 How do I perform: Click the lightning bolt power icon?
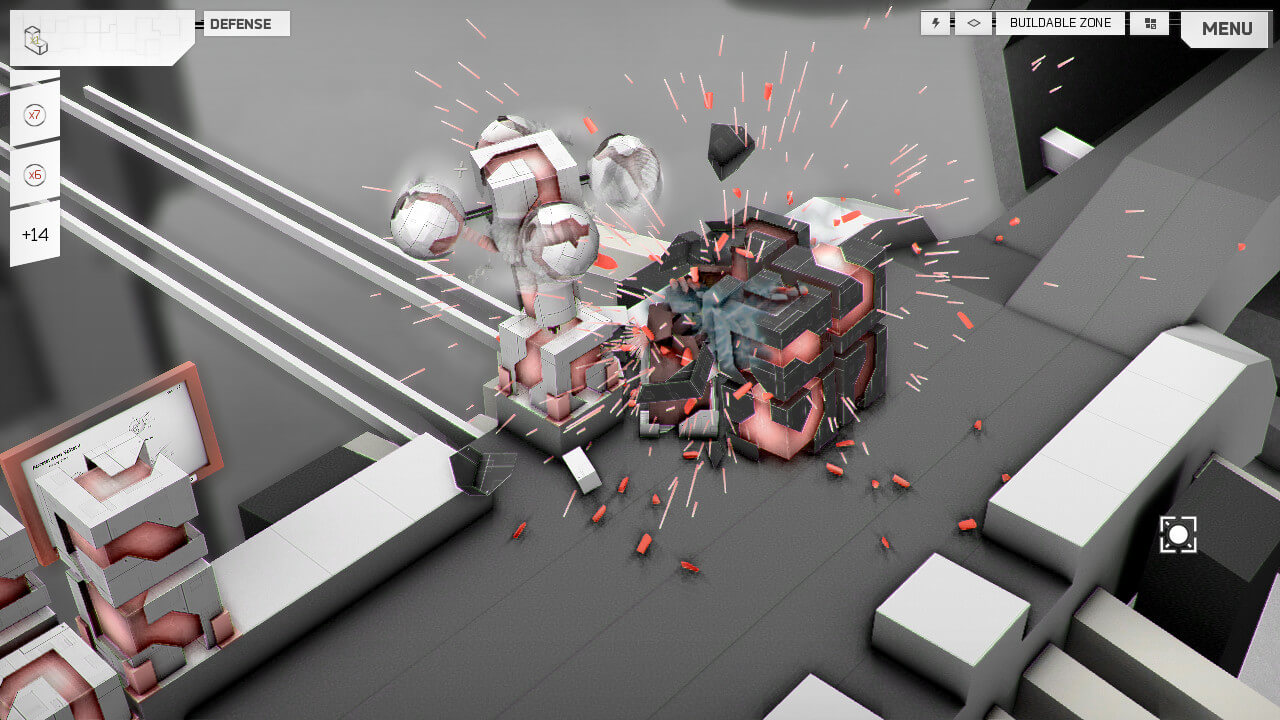point(936,23)
